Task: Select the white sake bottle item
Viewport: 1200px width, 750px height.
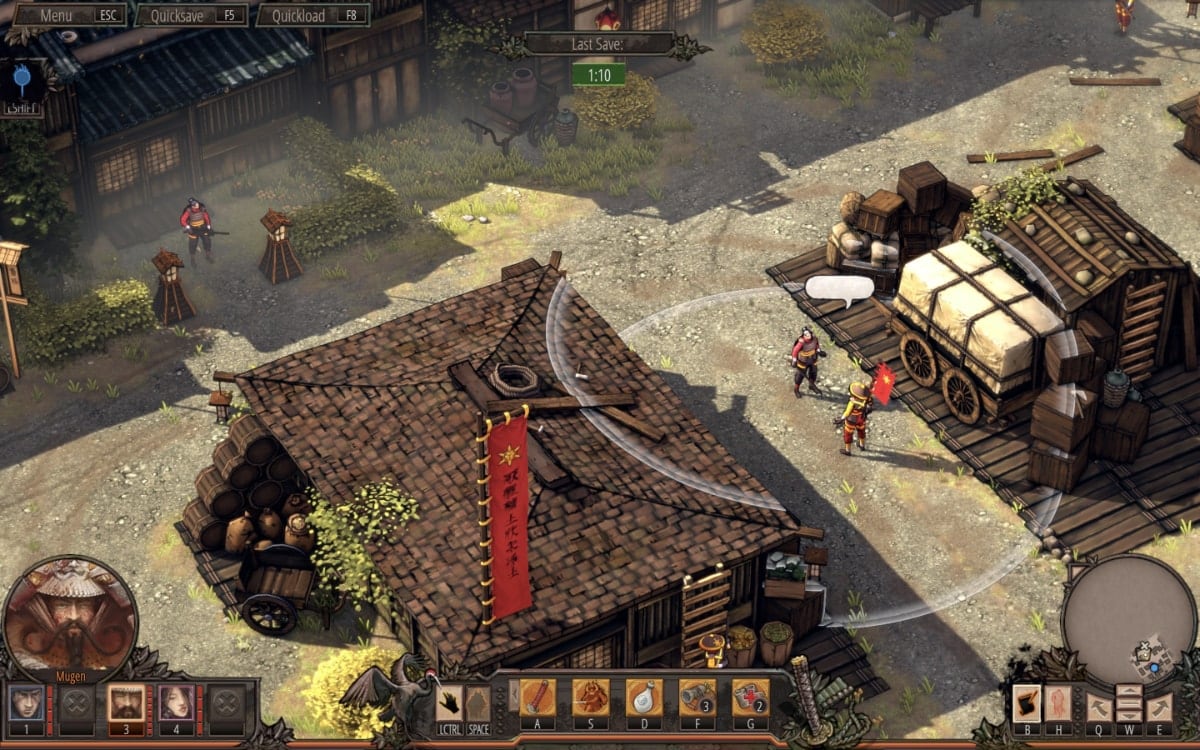Action: [644, 696]
